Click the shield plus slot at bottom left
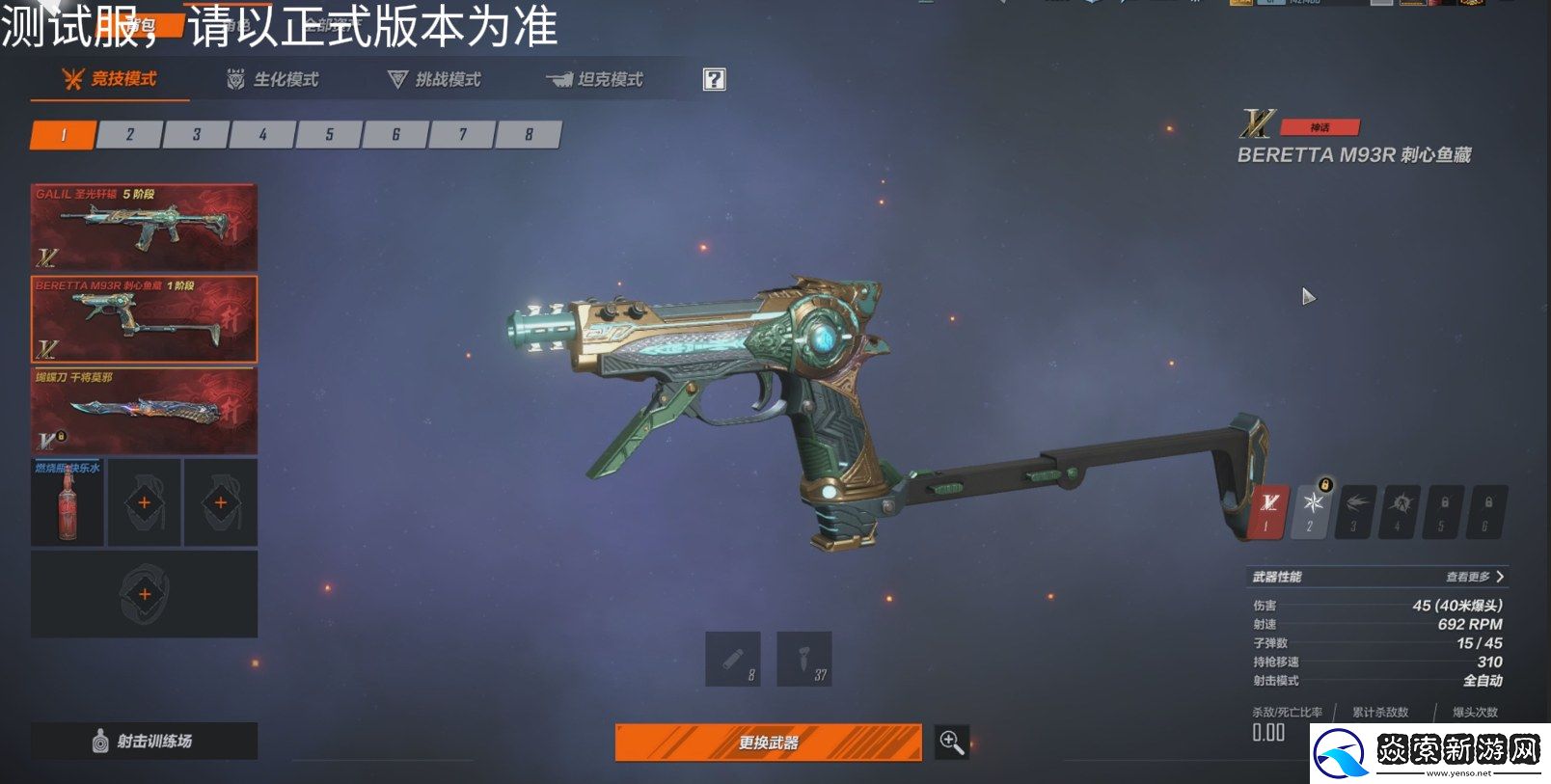1551x784 pixels. pos(143,595)
